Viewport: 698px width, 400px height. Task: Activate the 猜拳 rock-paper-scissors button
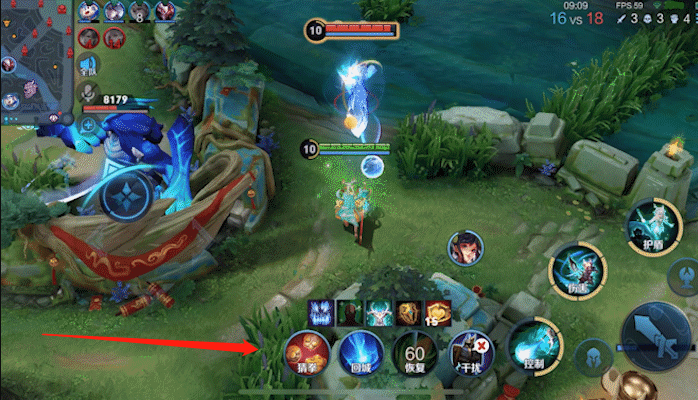304,353
